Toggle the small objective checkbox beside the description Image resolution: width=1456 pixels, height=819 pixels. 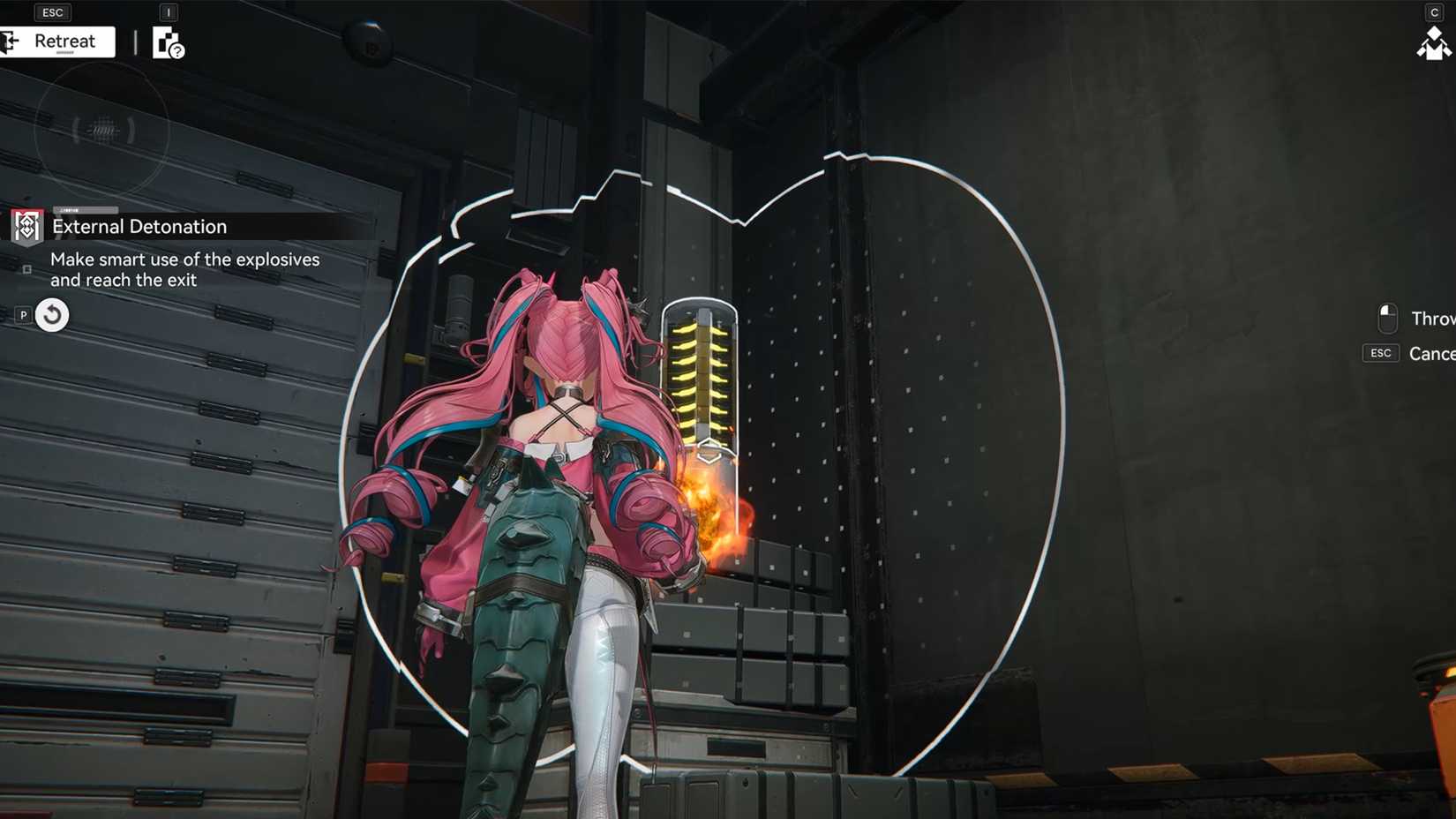coord(26,269)
